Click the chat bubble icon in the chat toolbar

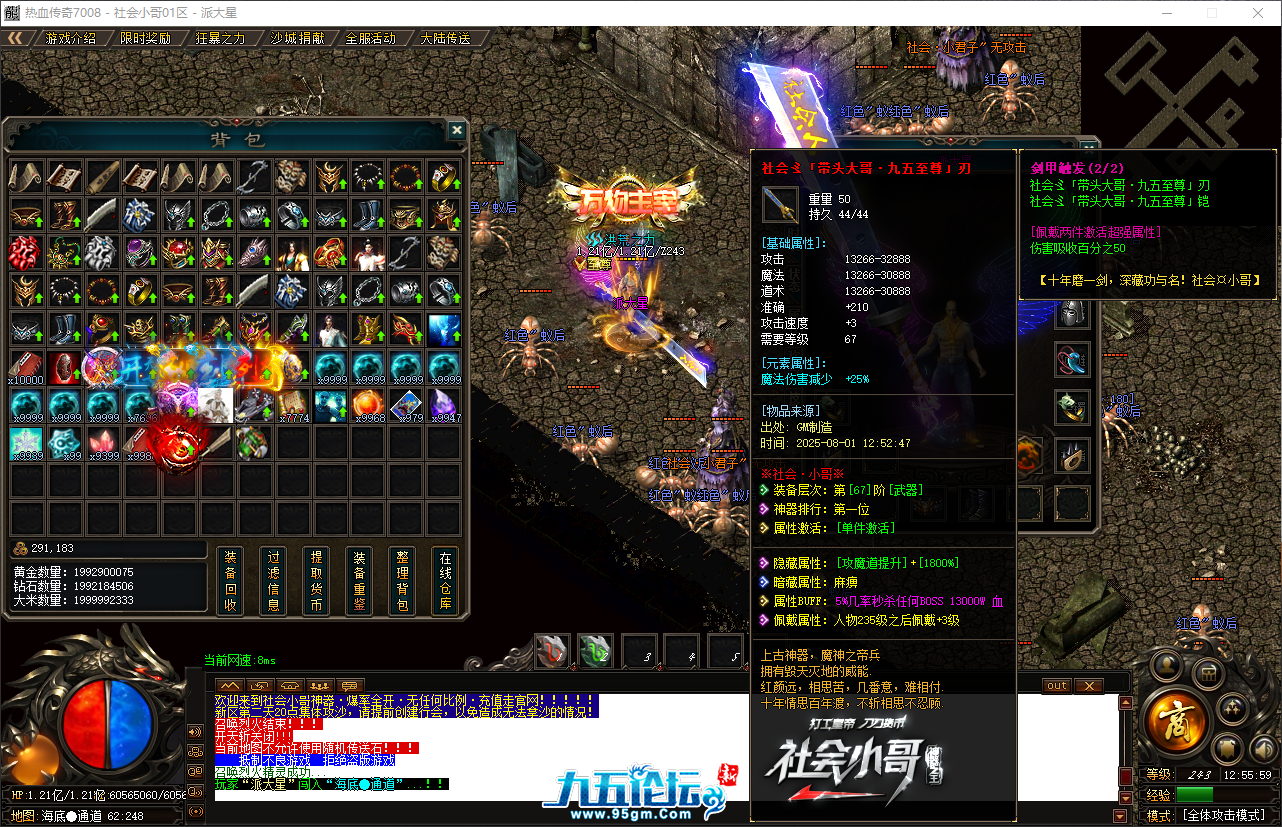[x=351, y=683]
